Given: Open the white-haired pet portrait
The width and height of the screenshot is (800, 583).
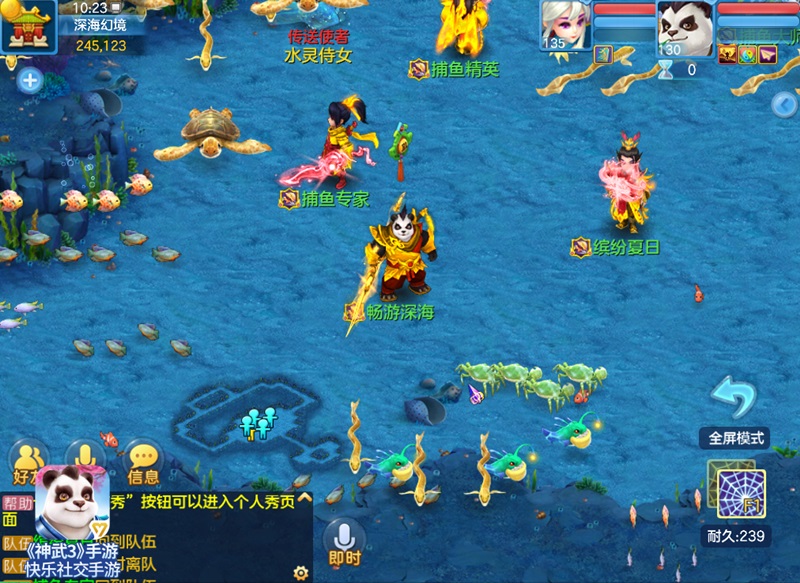Looking at the screenshot, I should click(x=566, y=24).
